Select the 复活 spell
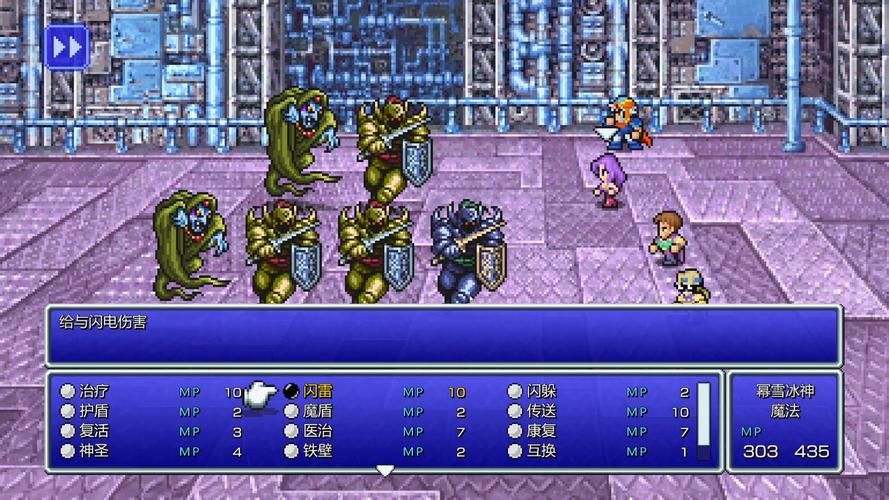The width and height of the screenshot is (889, 500). [x=94, y=431]
